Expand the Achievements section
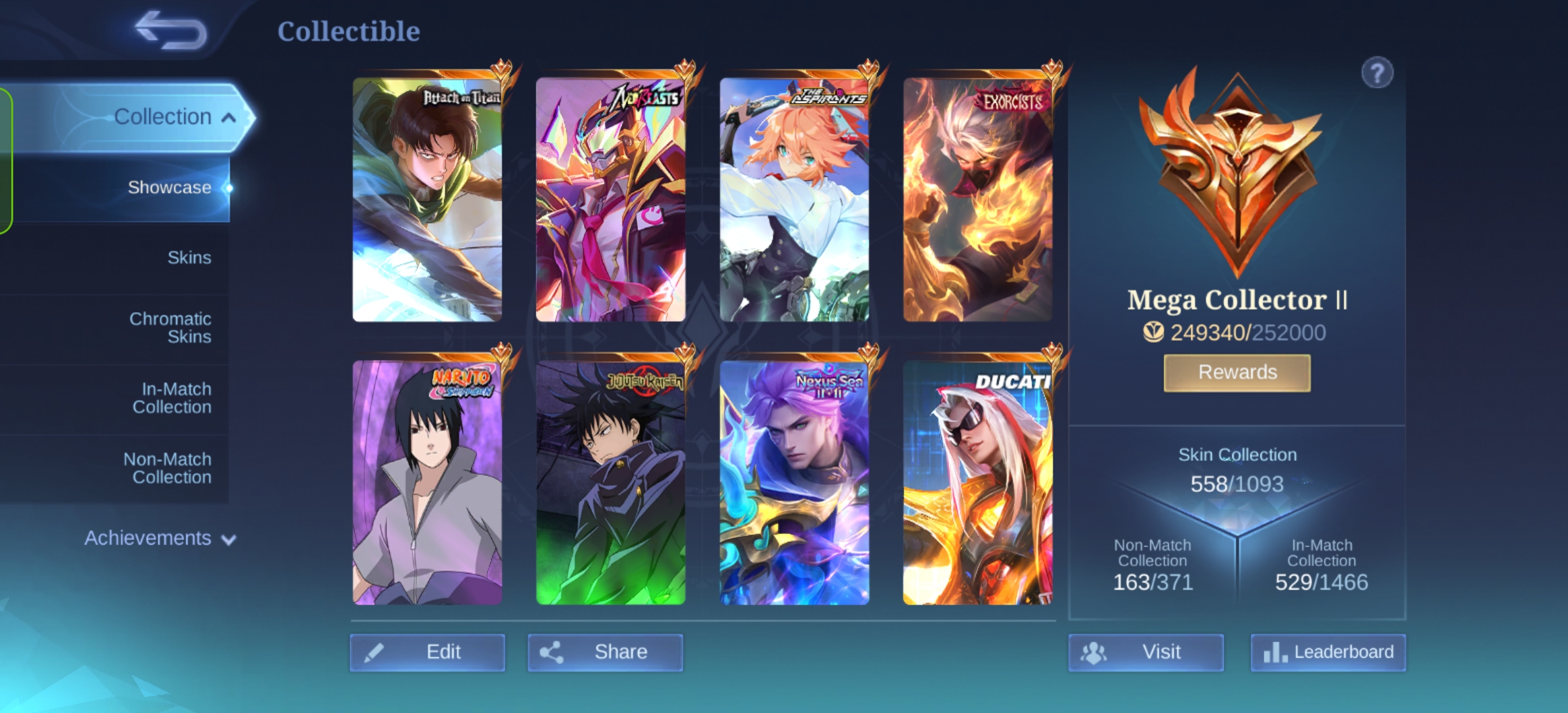Screen dimensions: 1568x713 pyautogui.click(x=160, y=538)
